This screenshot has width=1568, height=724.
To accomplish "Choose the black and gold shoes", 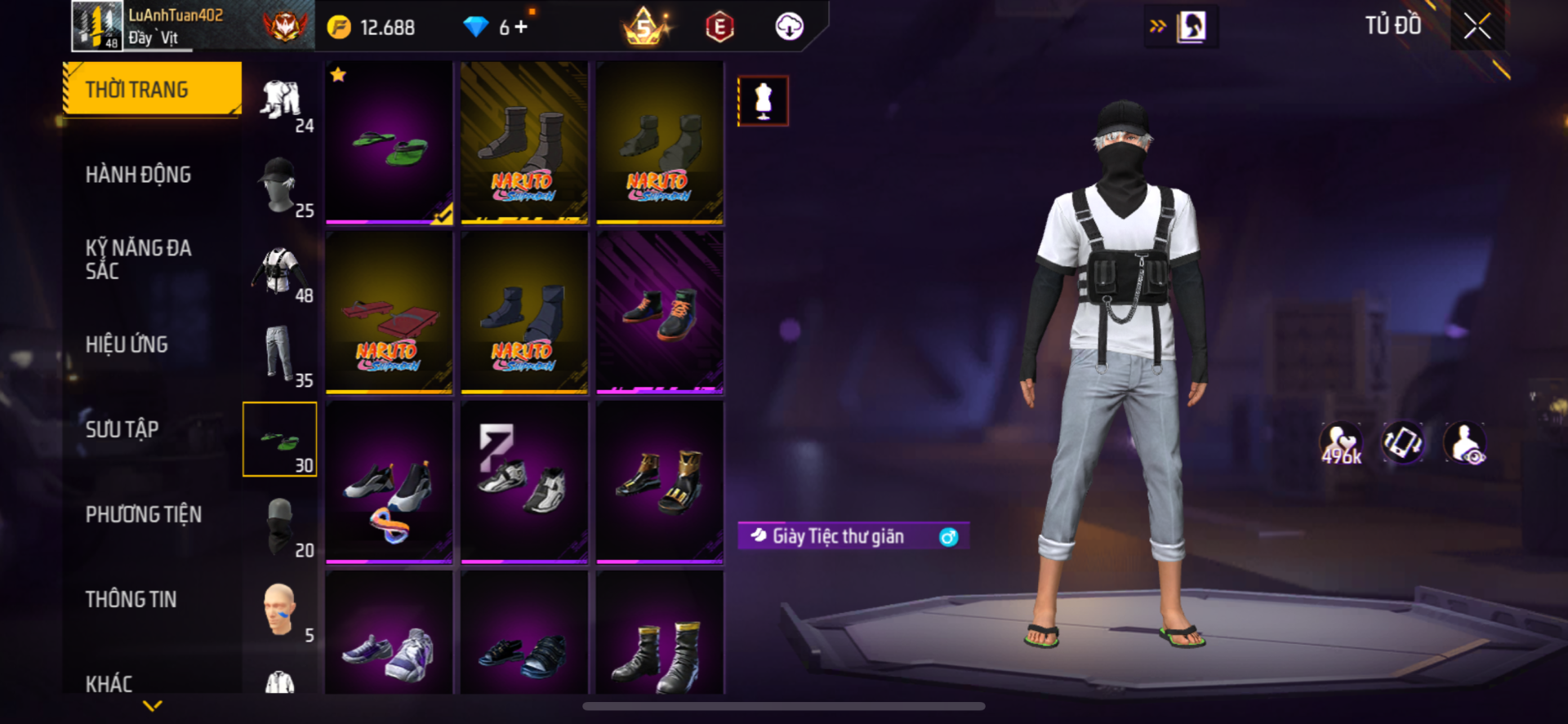I will click(660, 482).
